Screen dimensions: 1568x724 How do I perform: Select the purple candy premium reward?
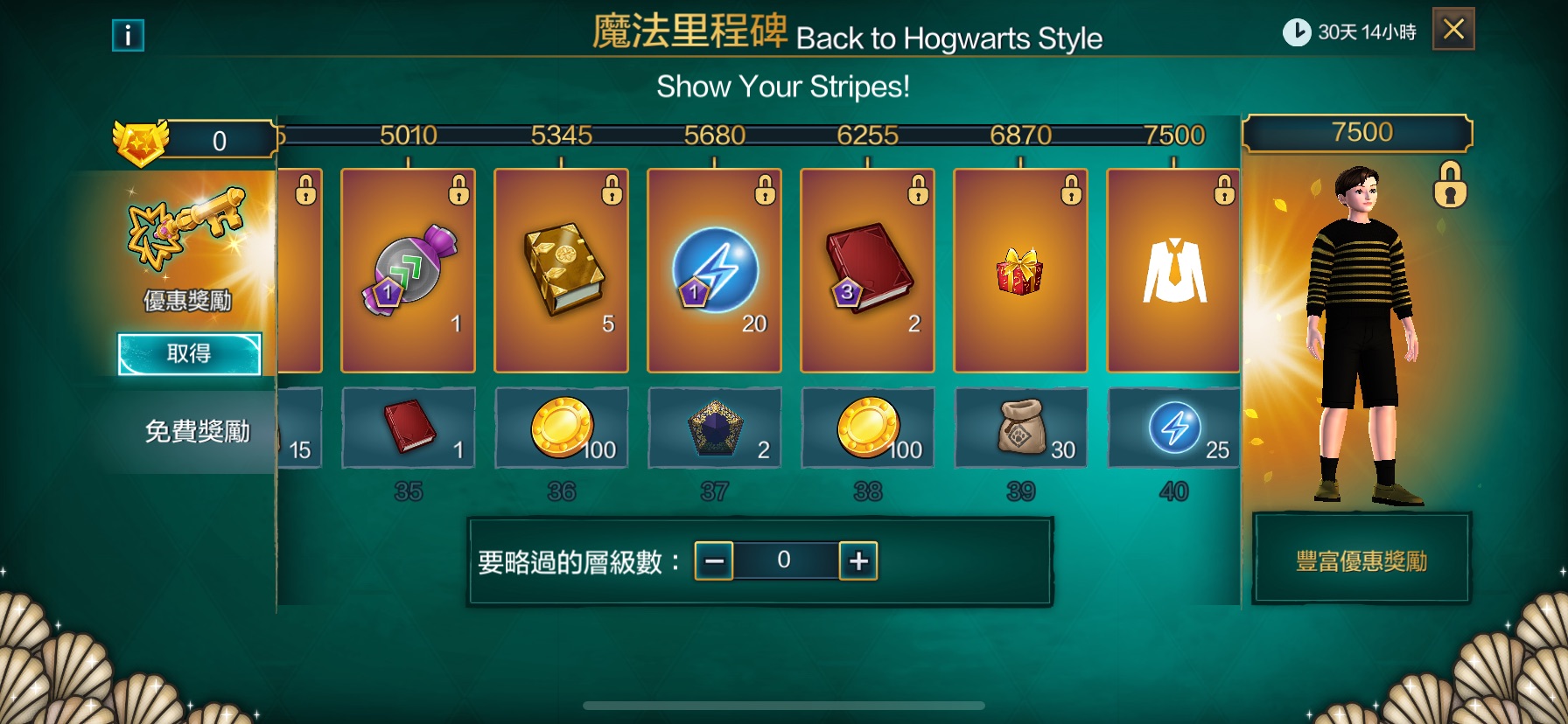pos(408,271)
